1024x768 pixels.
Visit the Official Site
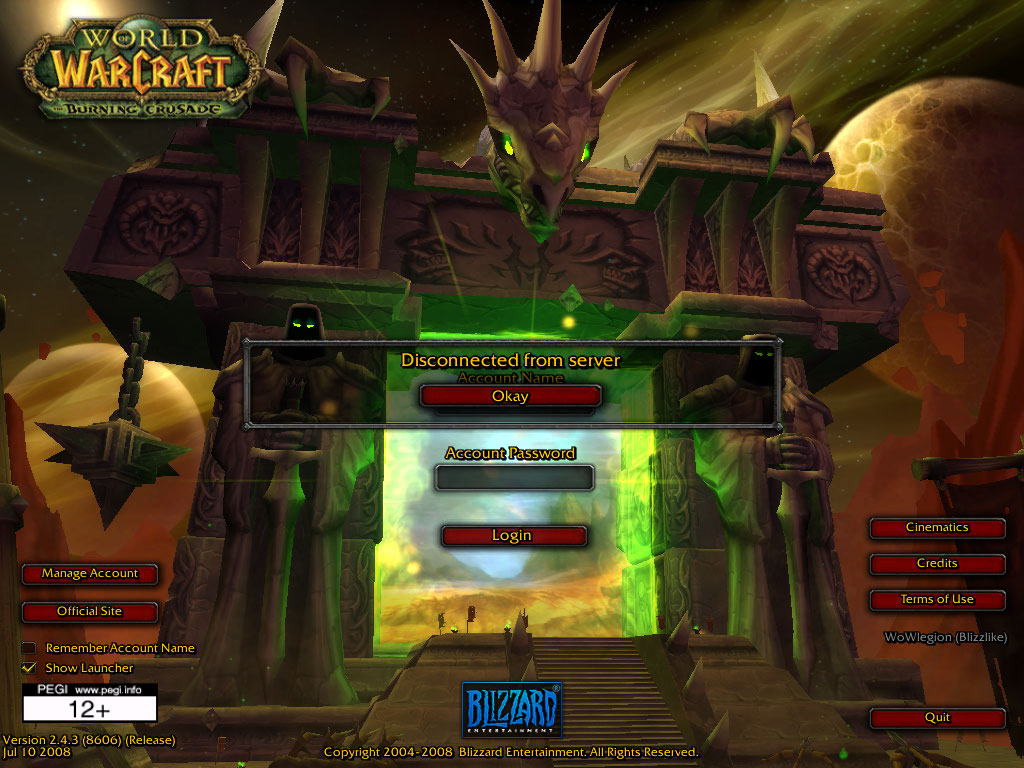tap(90, 611)
